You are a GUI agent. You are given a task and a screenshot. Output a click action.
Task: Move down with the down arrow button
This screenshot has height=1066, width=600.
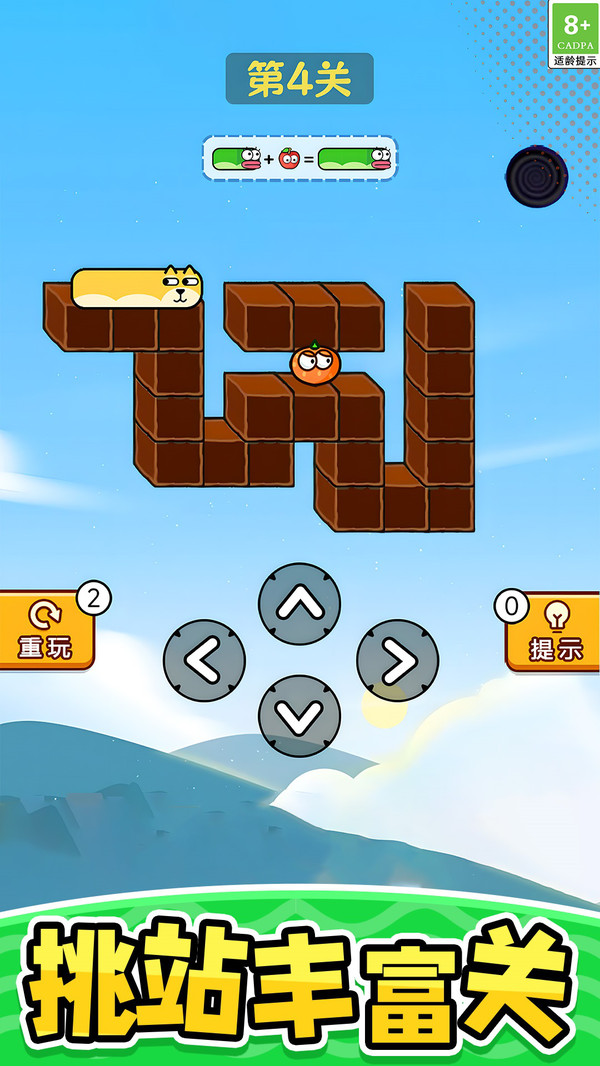click(x=299, y=716)
